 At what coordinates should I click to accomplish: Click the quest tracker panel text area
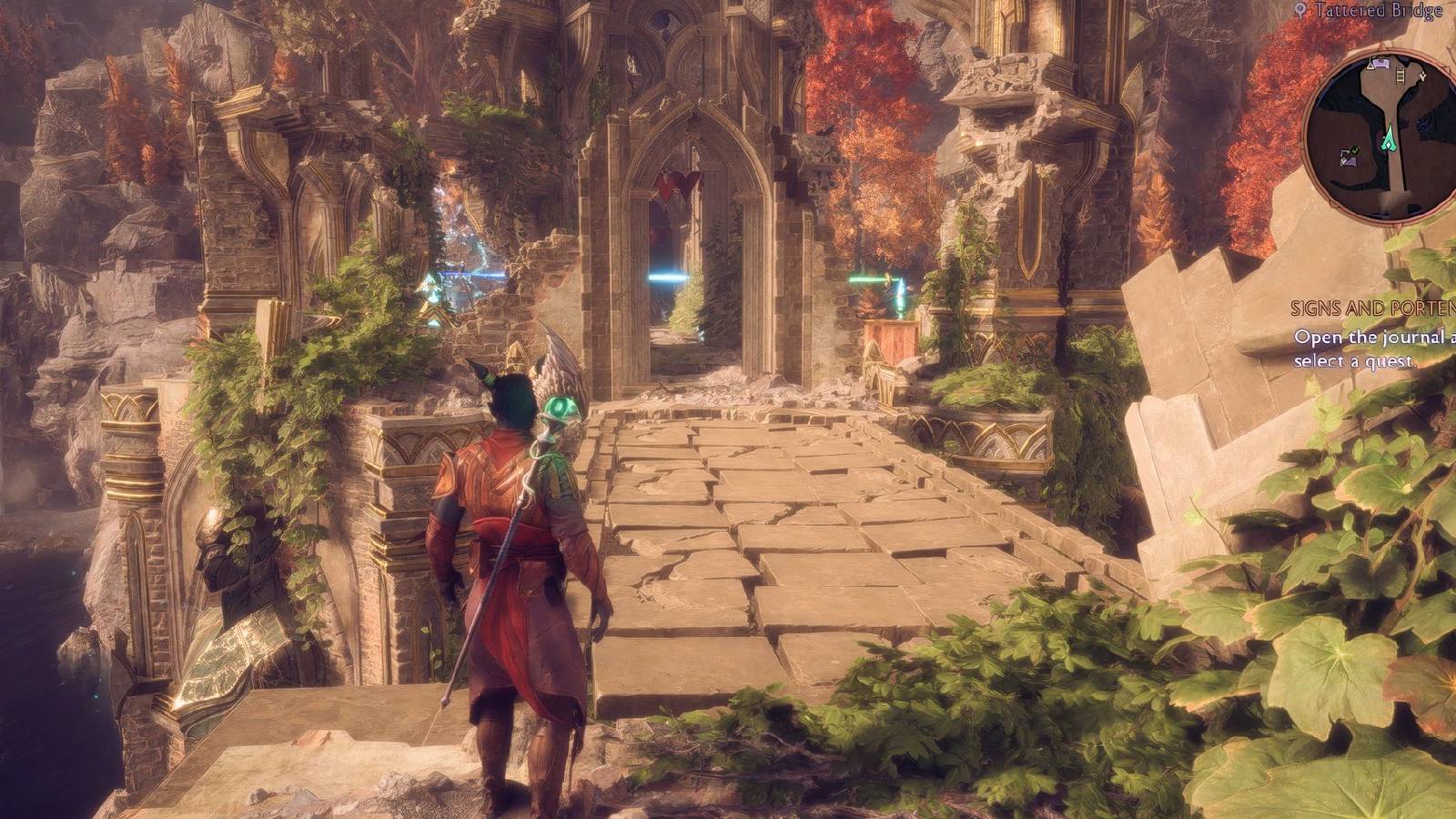1374,337
